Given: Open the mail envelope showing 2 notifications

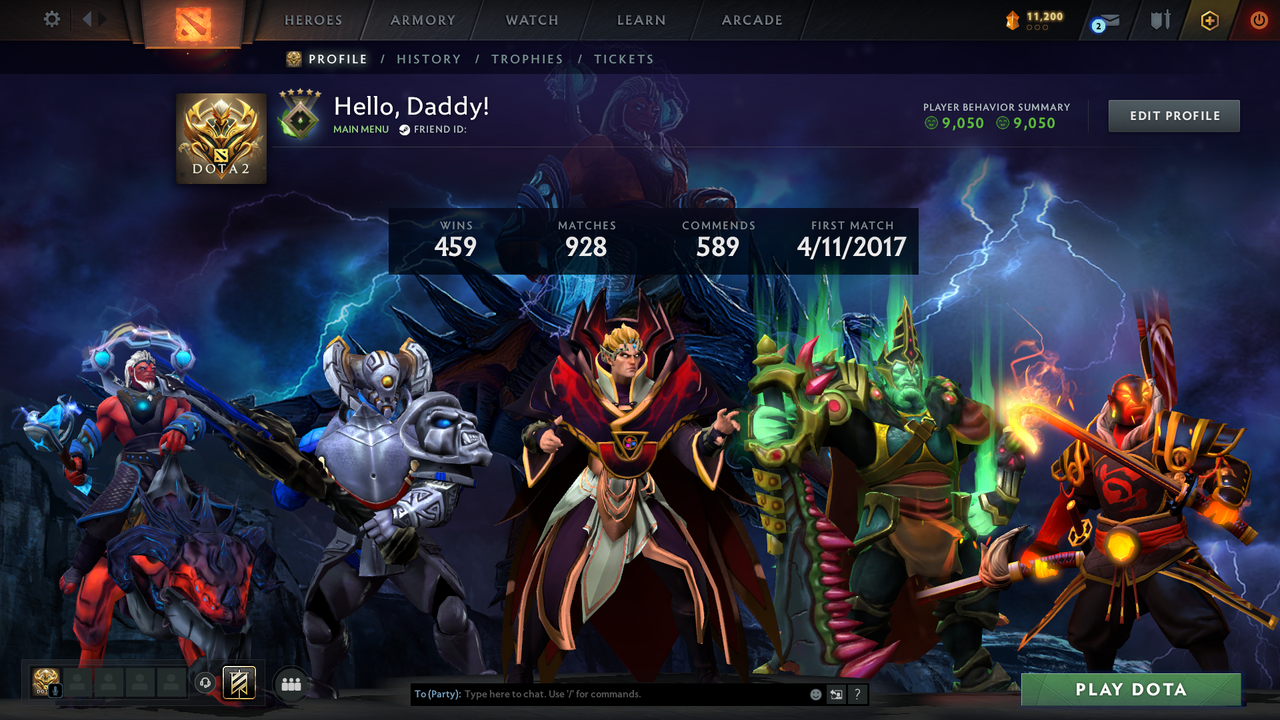Looking at the screenshot, I should coord(1104,20).
